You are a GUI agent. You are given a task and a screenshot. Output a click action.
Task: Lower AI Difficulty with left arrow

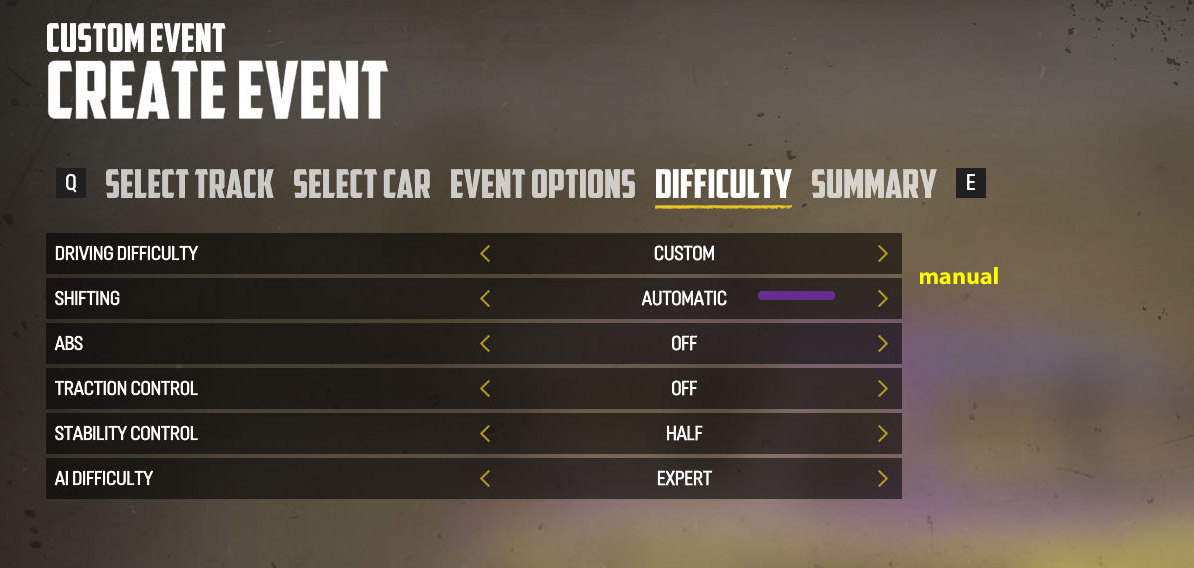pyautogui.click(x=485, y=479)
